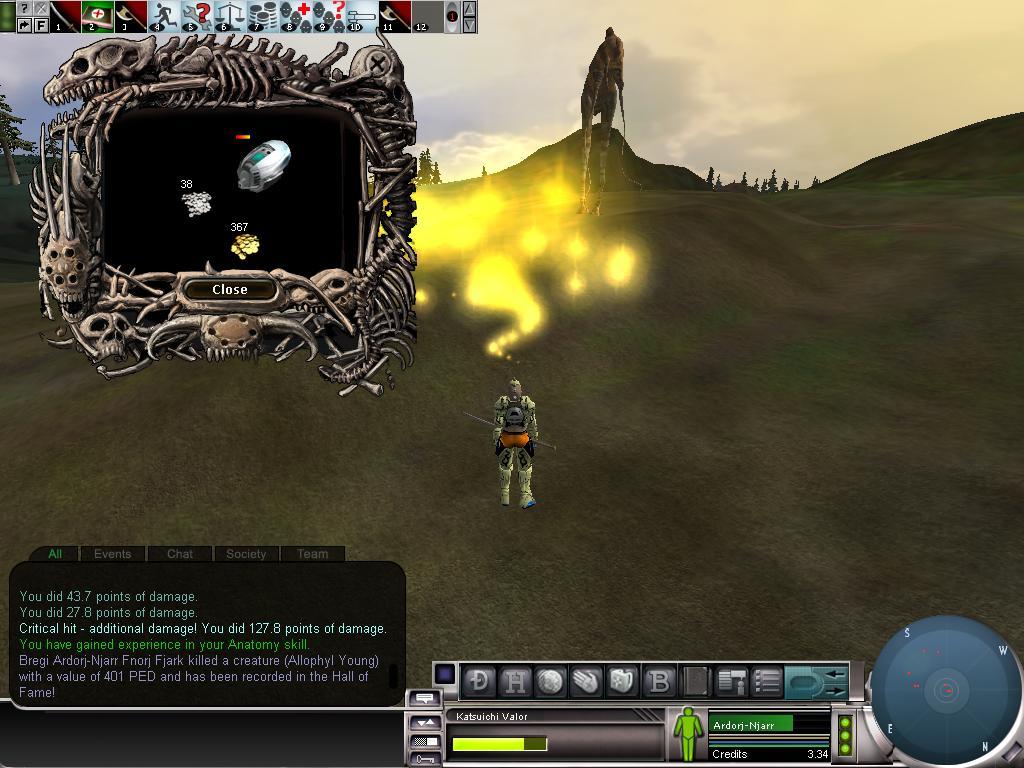Show the Society tab

246,553
